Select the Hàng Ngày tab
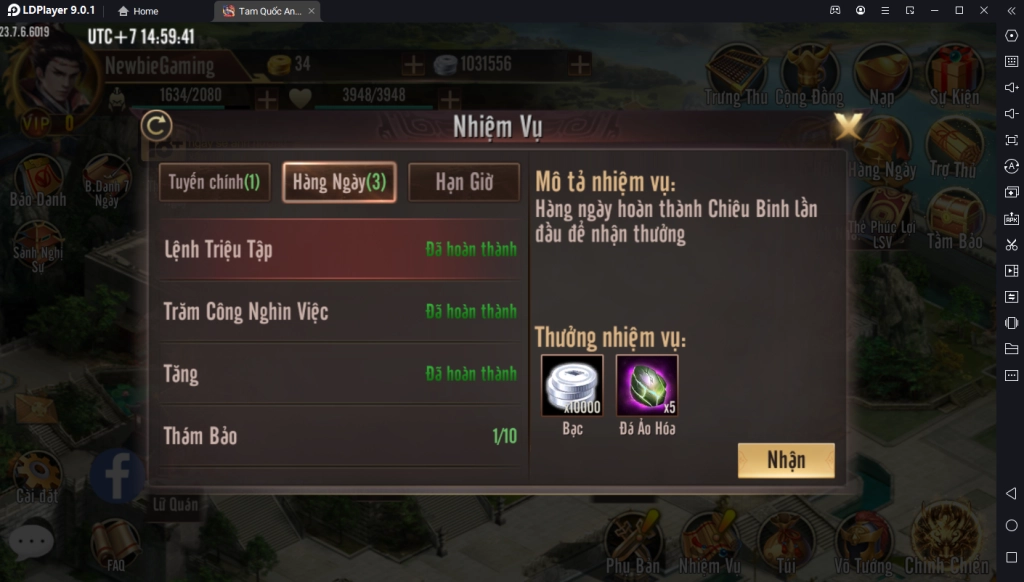 [x=339, y=182]
